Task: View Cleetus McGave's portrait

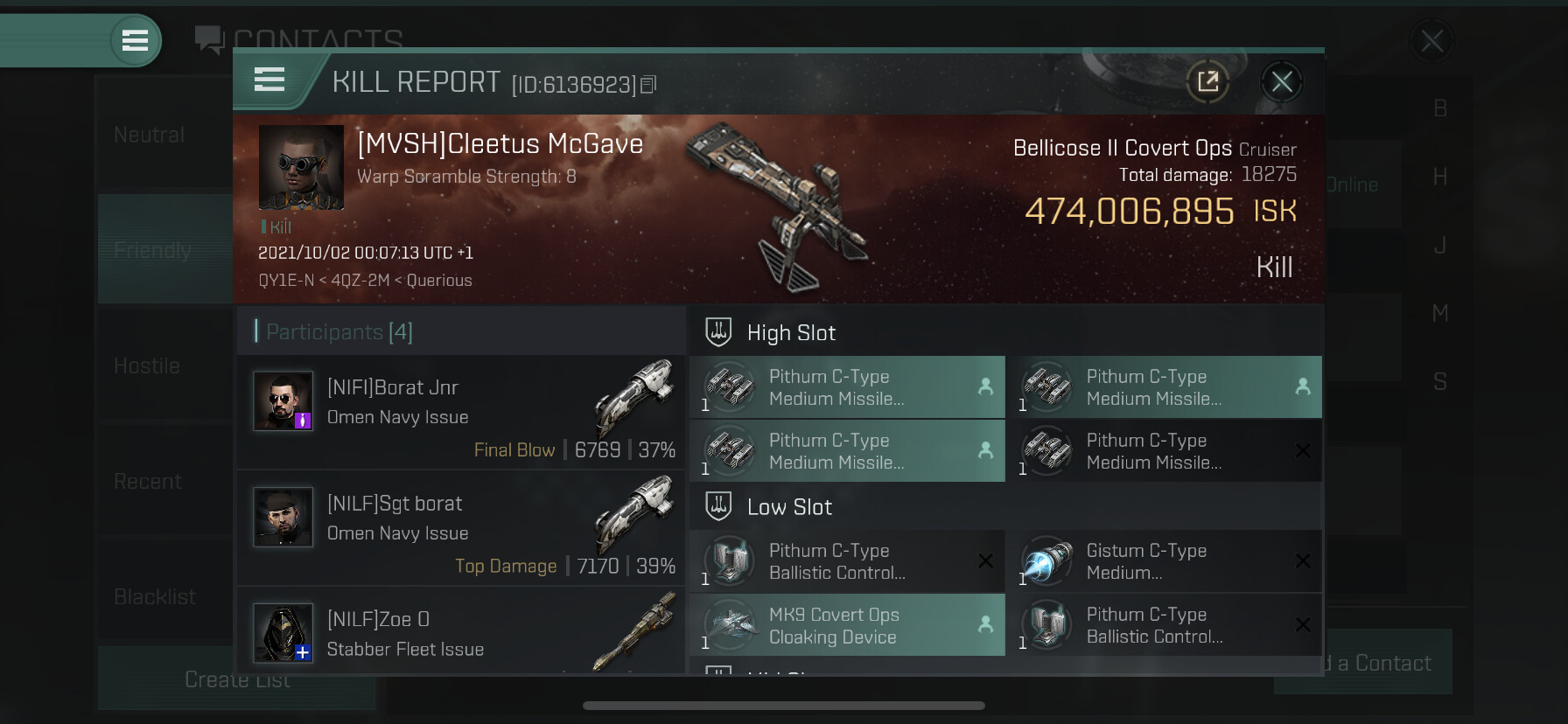Action: click(301, 167)
